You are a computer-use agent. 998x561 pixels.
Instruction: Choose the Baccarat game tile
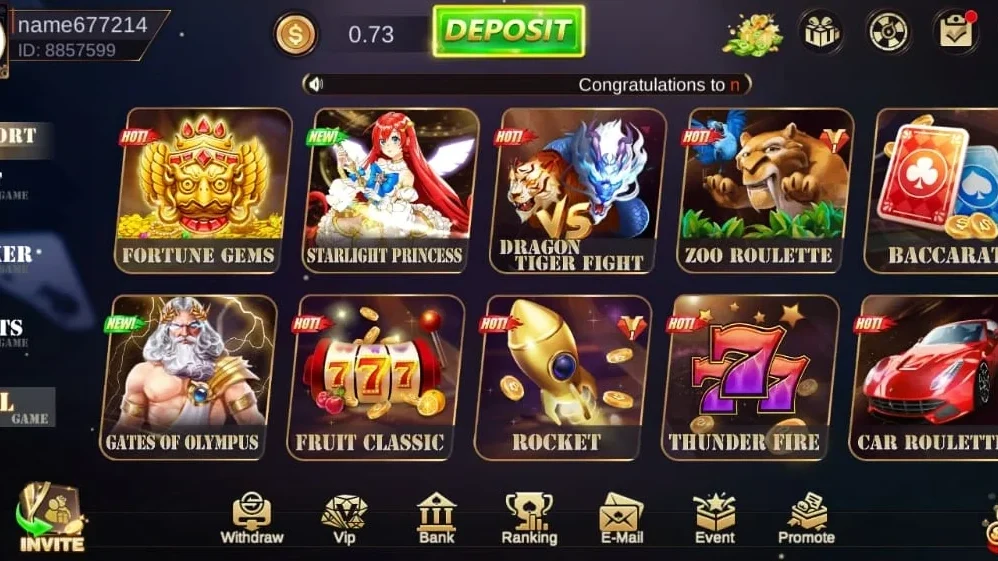(x=937, y=190)
